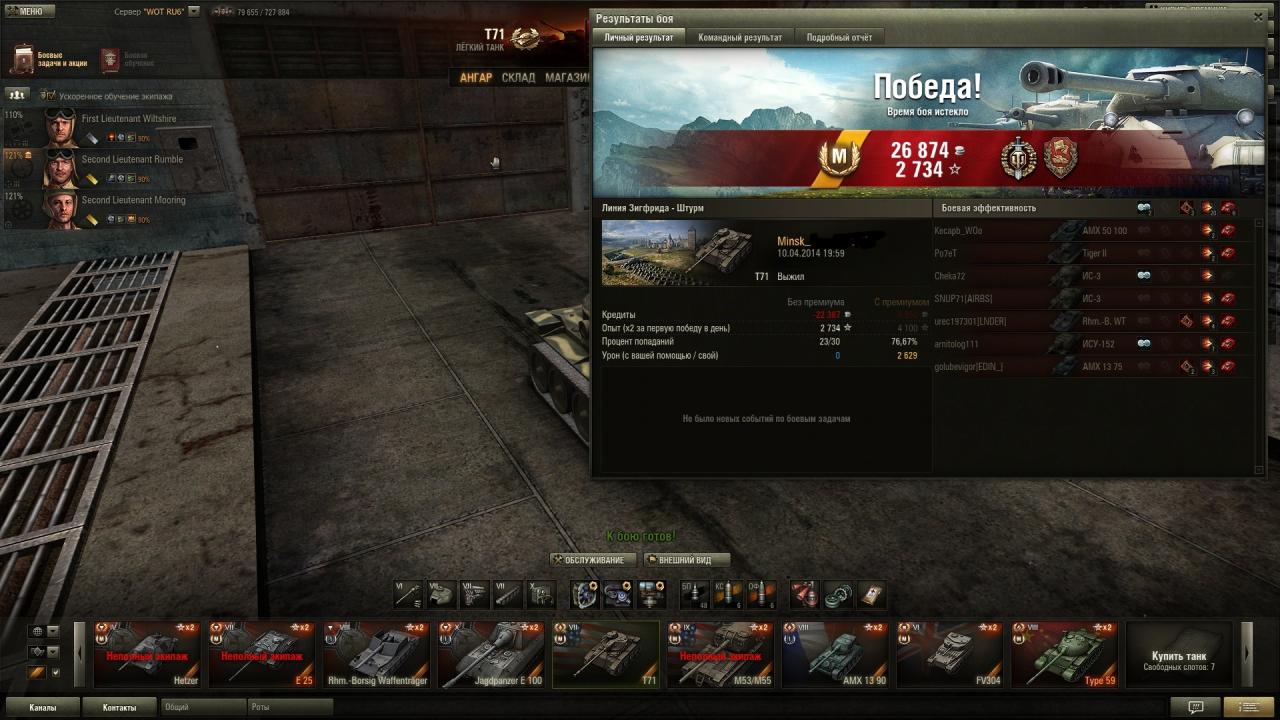This screenshot has width=1280, height=720.
Task: Switch to Командный результат tab
Action: tap(740, 38)
